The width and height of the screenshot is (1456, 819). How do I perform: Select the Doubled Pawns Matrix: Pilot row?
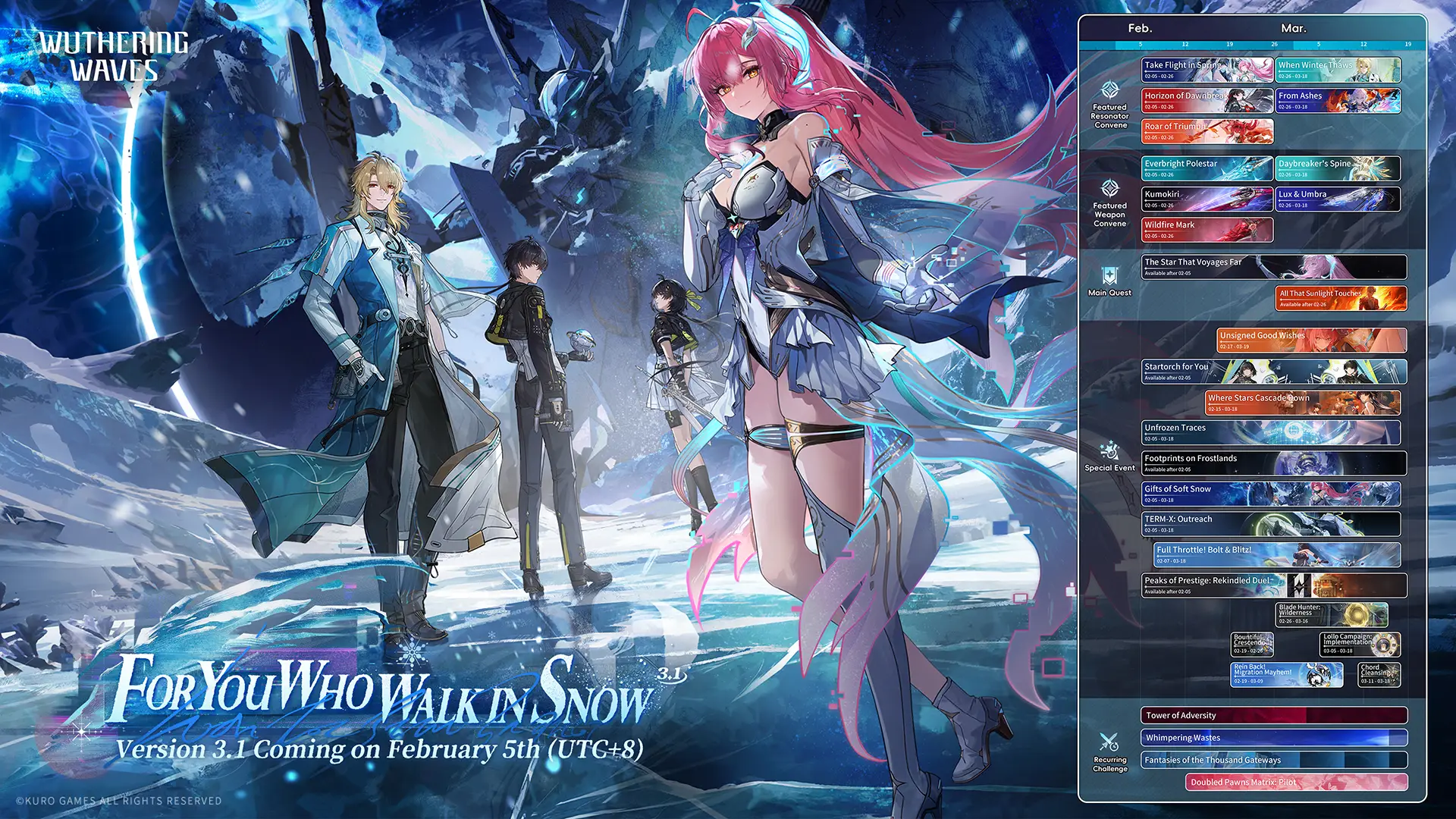1296,782
